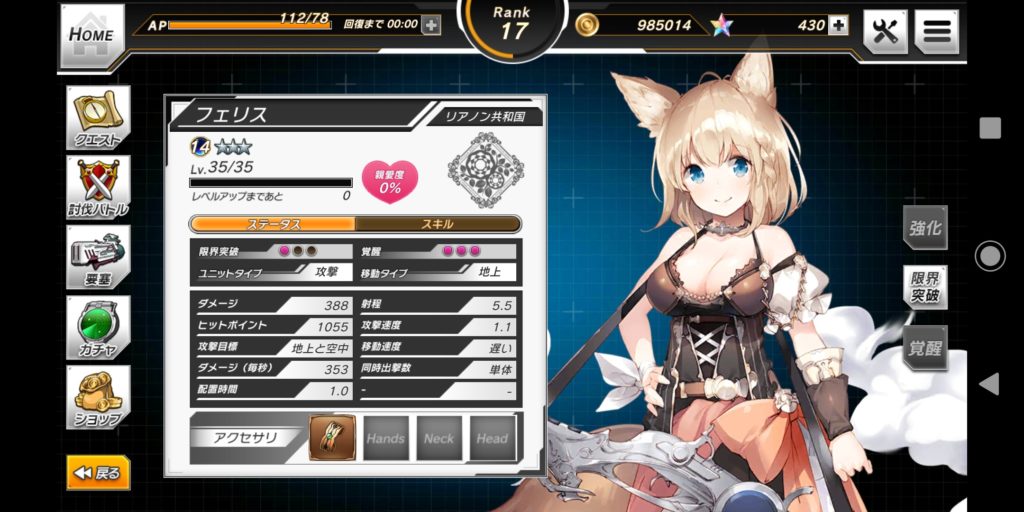Choose the empty Hands accessory slot
Screen dimensions: 1024x512
pyautogui.click(x=385, y=438)
